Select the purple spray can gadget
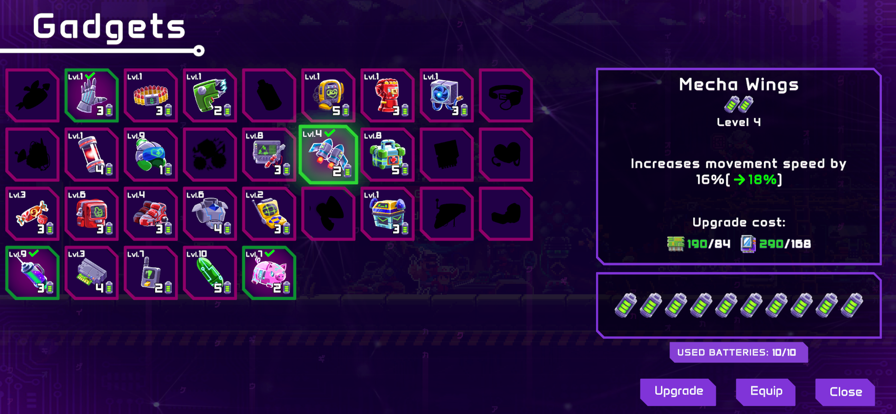 [x=33, y=273]
